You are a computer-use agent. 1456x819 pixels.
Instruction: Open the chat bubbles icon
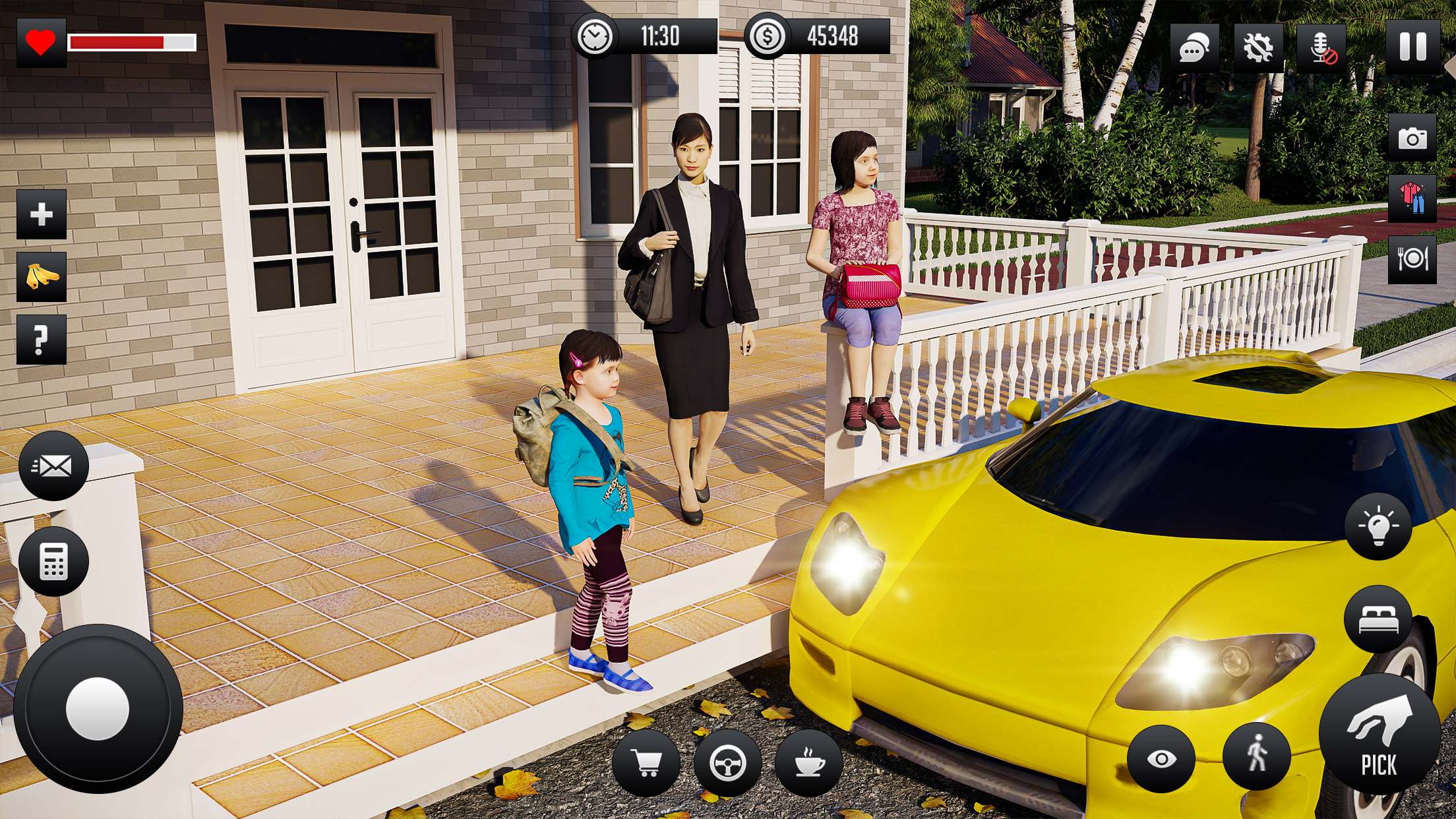1194,47
